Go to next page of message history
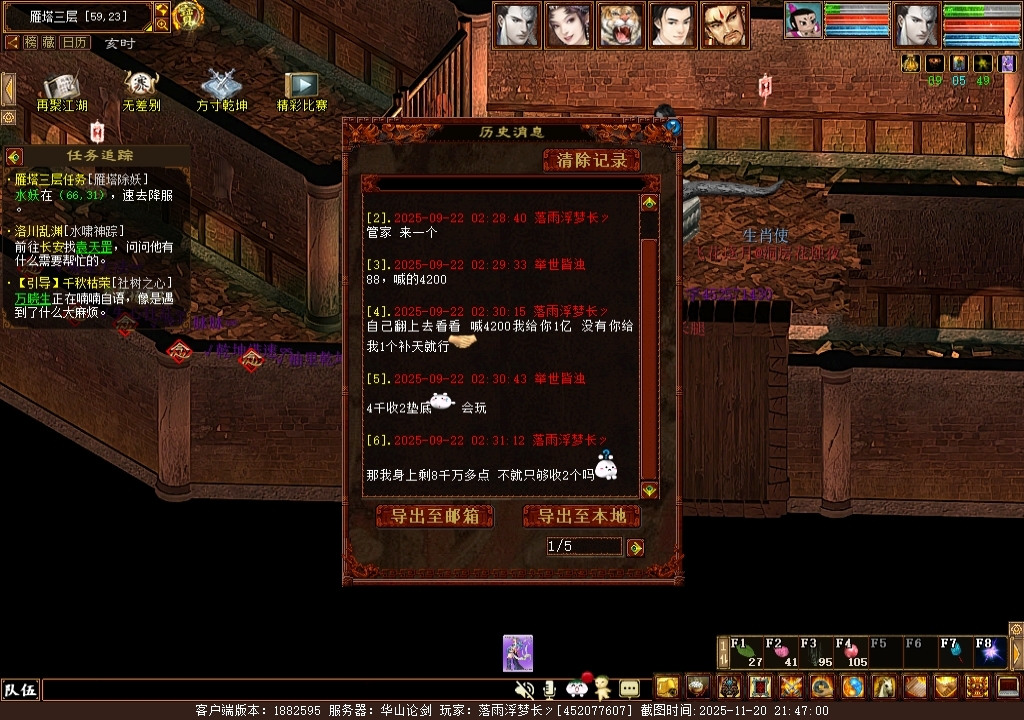 click(x=635, y=547)
